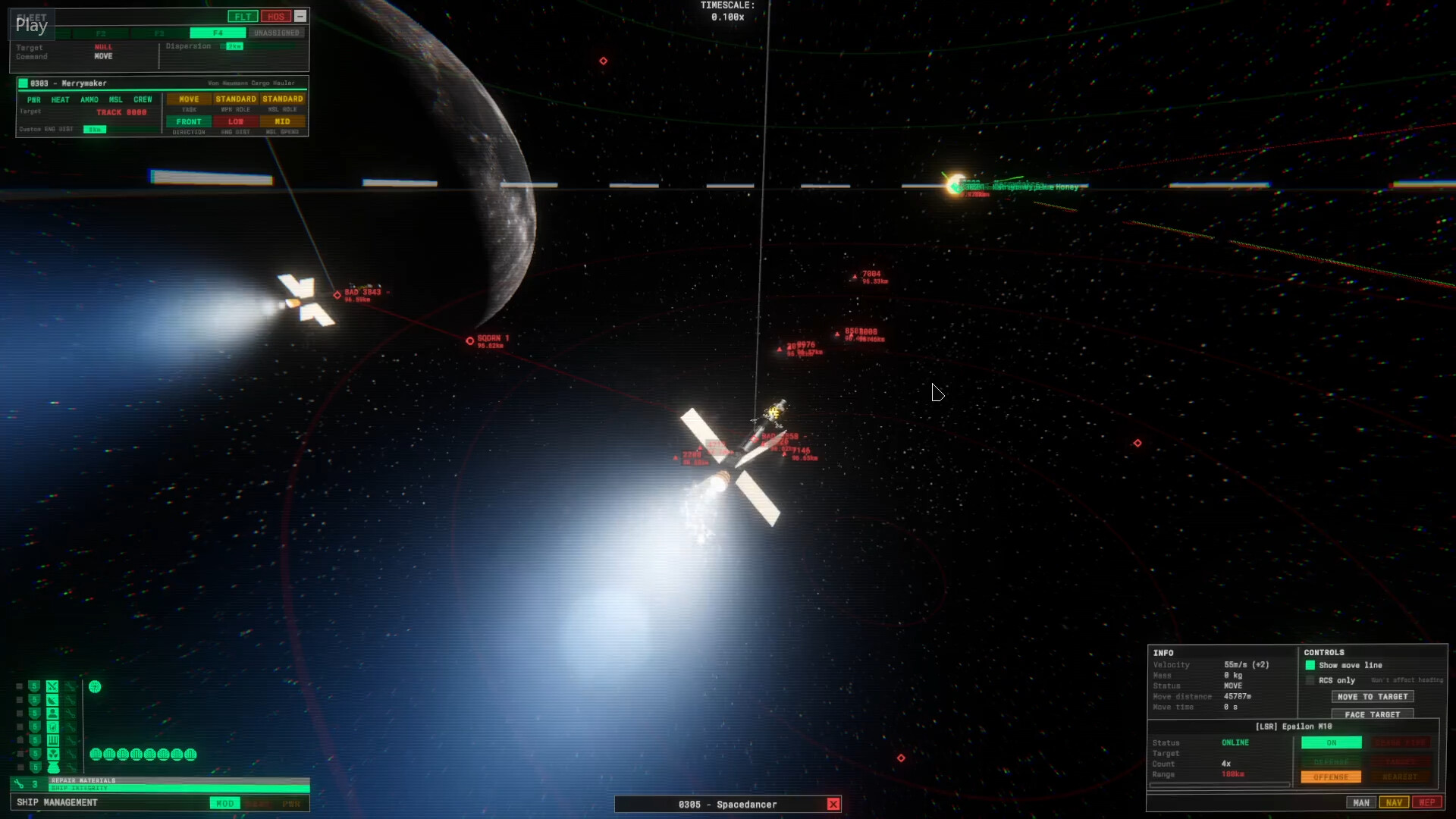This screenshot has height=819, width=1456.
Task: Close the 0305 Spacedancer panel
Action: (x=833, y=804)
